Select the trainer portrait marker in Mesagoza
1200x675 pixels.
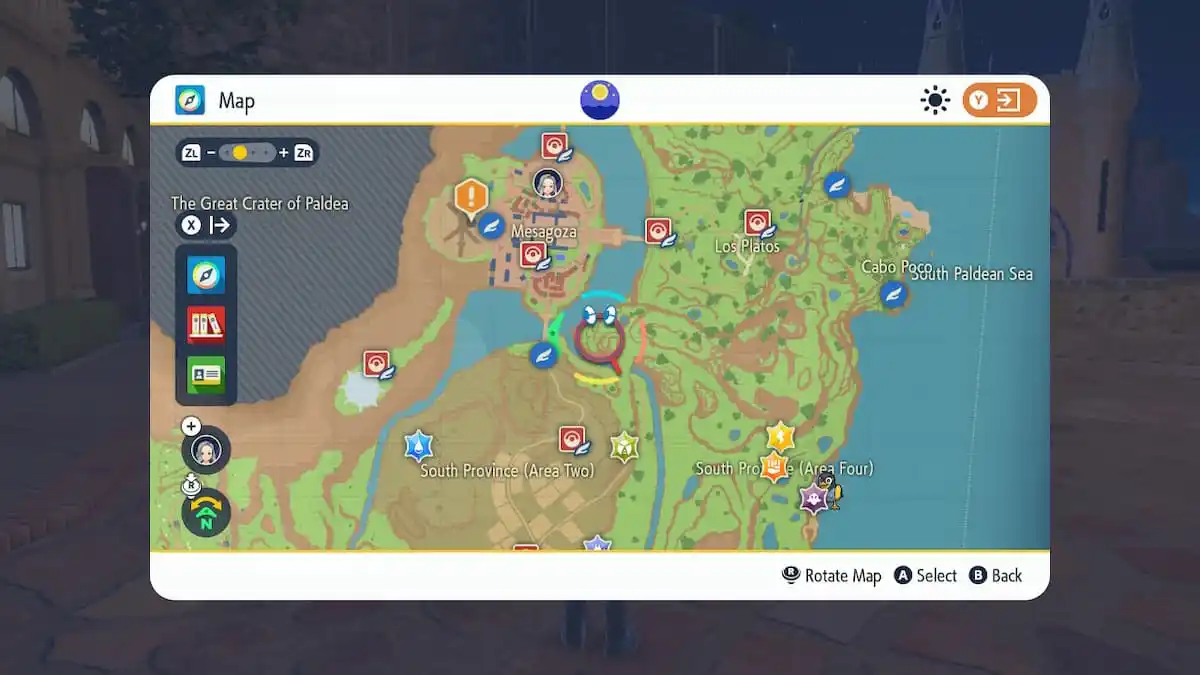click(x=547, y=183)
